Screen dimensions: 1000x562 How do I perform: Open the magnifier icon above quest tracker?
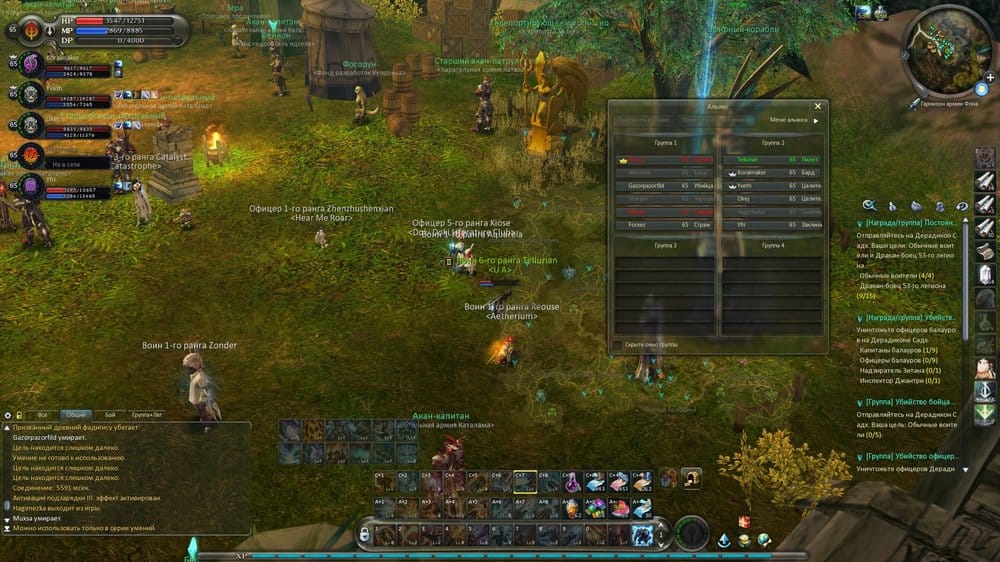[x=869, y=205]
